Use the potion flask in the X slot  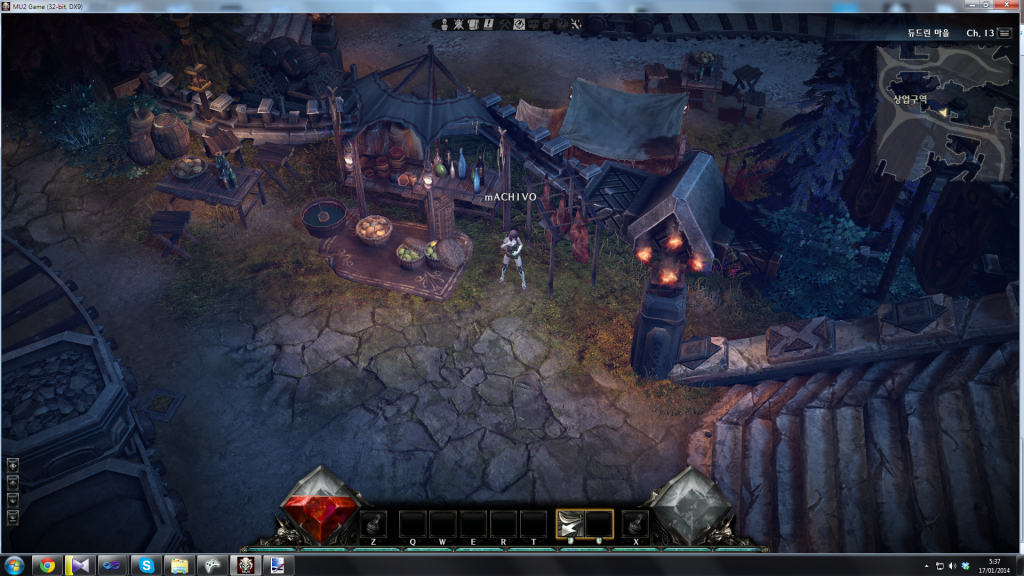click(635, 524)
